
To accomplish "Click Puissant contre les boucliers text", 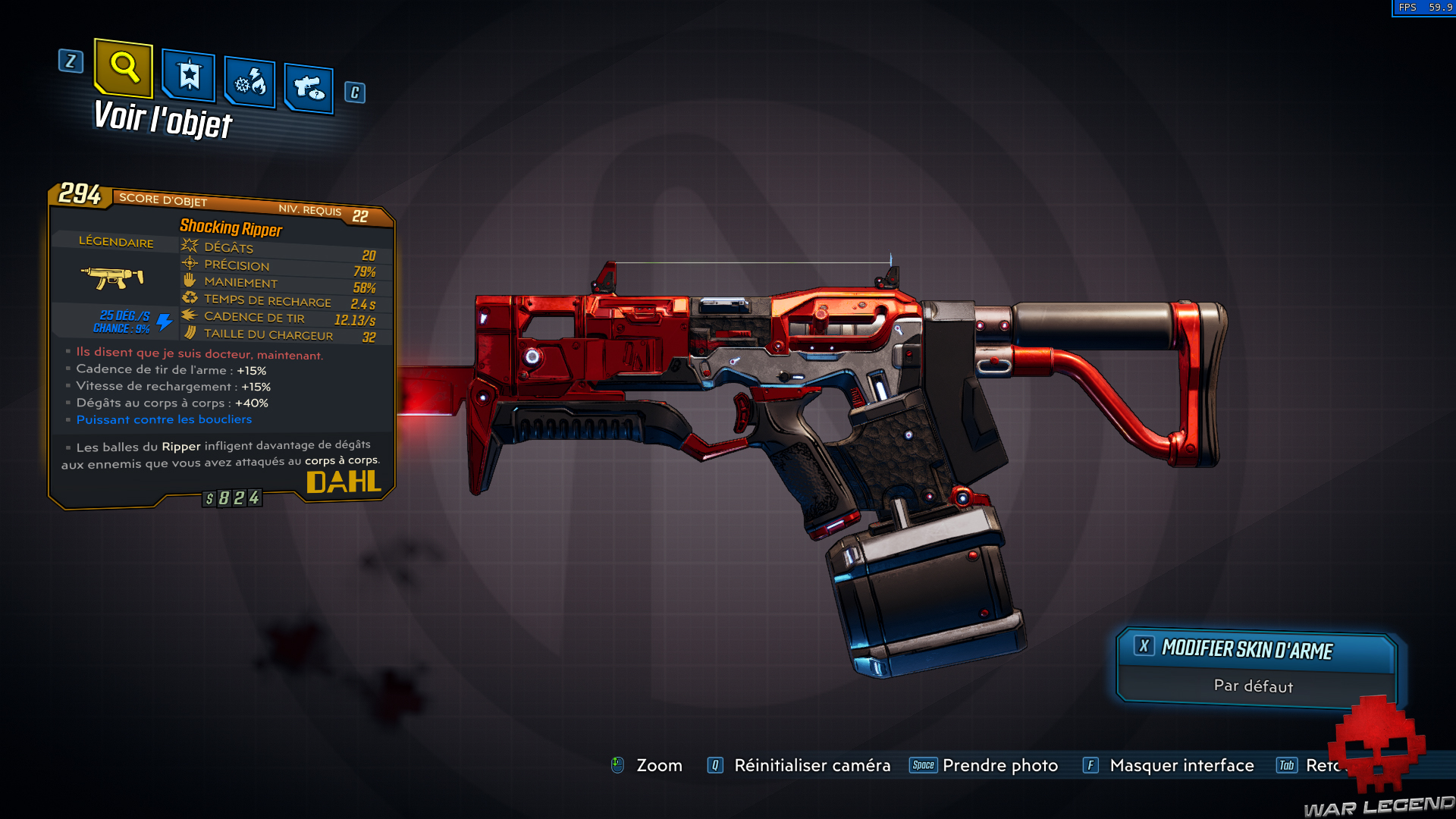I will 164,419.
